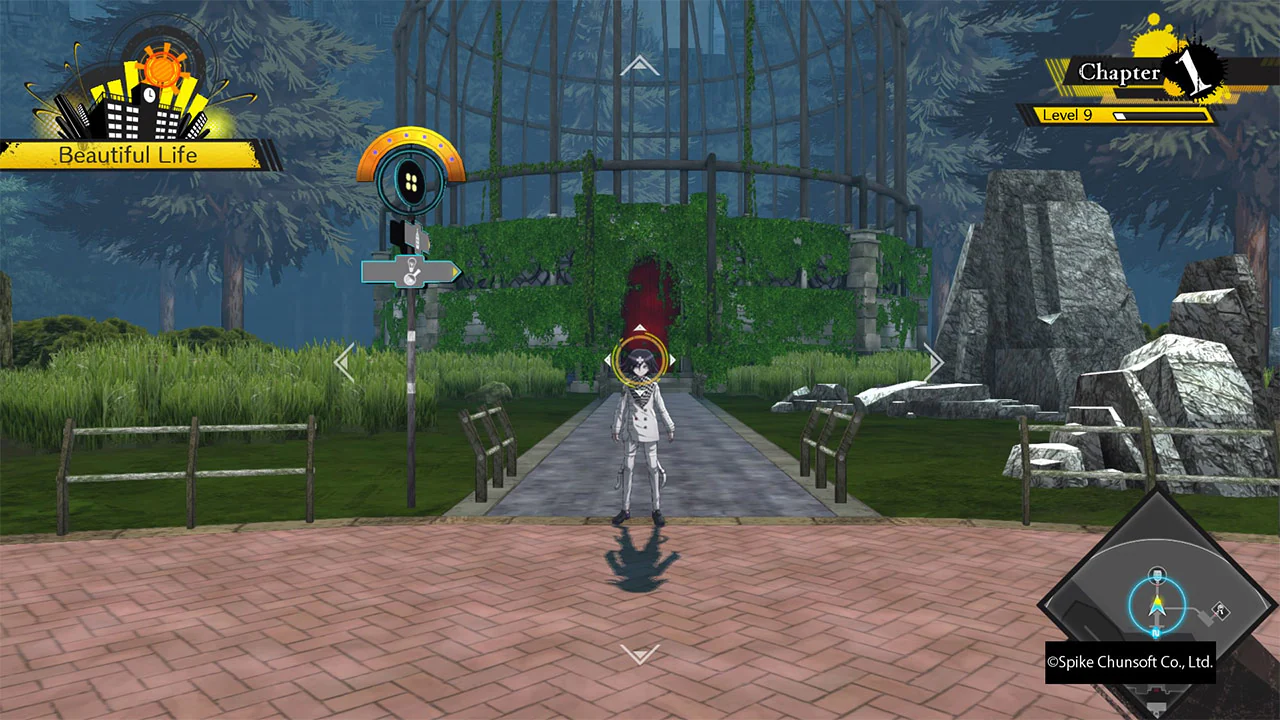1280x720 pixels.
Task: Expand the upward navigation chevron at screen top
Action: point(640,64)
